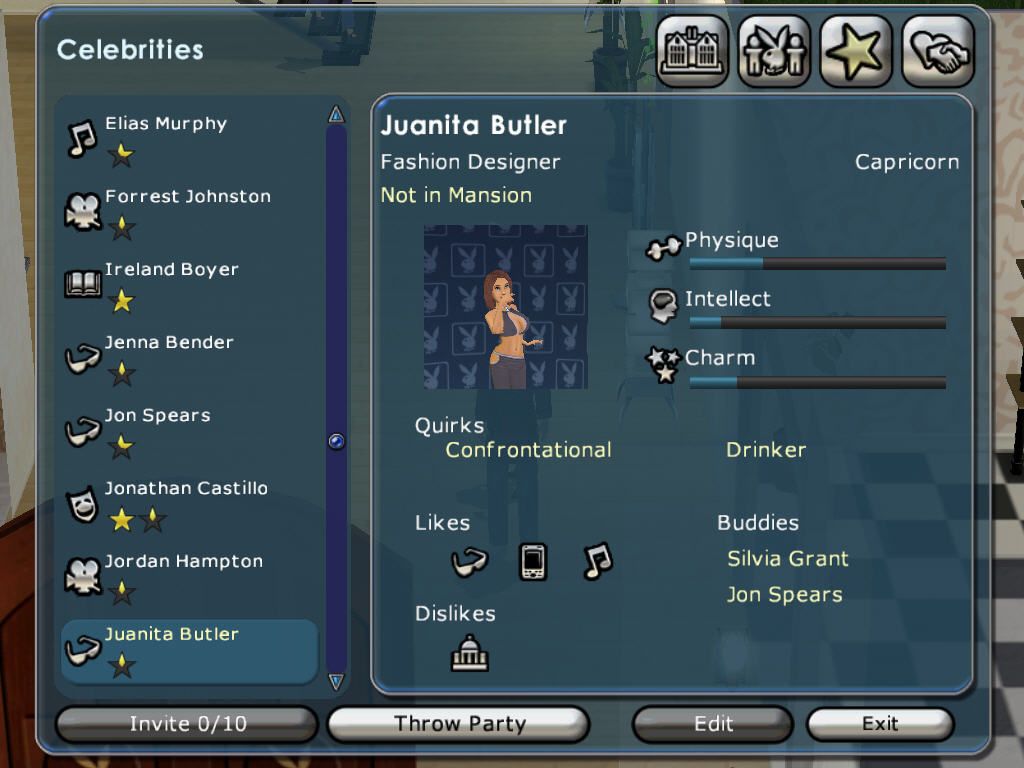This screenshot has width=1024, height=768.
Task: Switch to the mansion building tab
Action: [x=692, y=52]
